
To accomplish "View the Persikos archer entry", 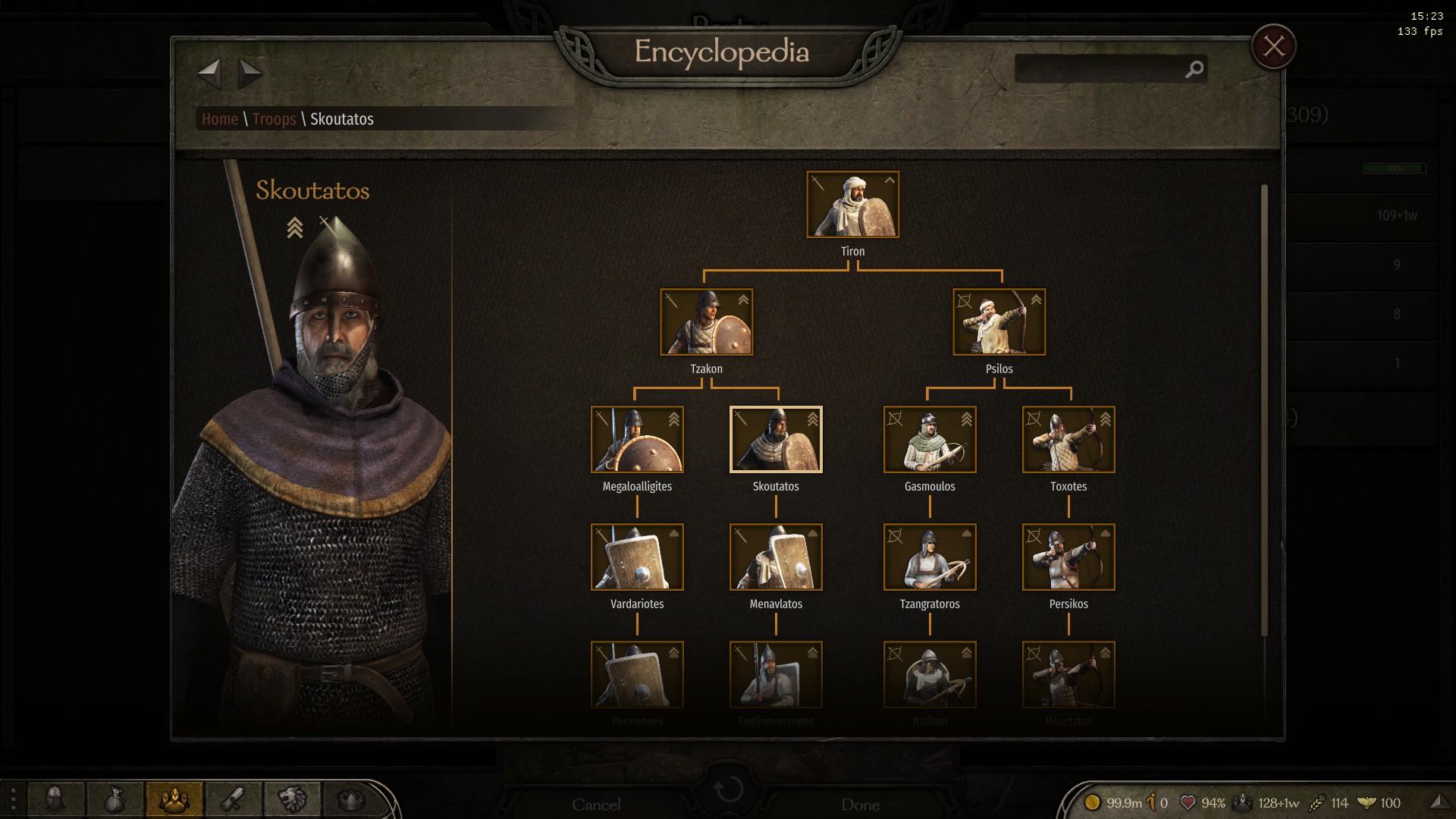I will (1068, 557).
